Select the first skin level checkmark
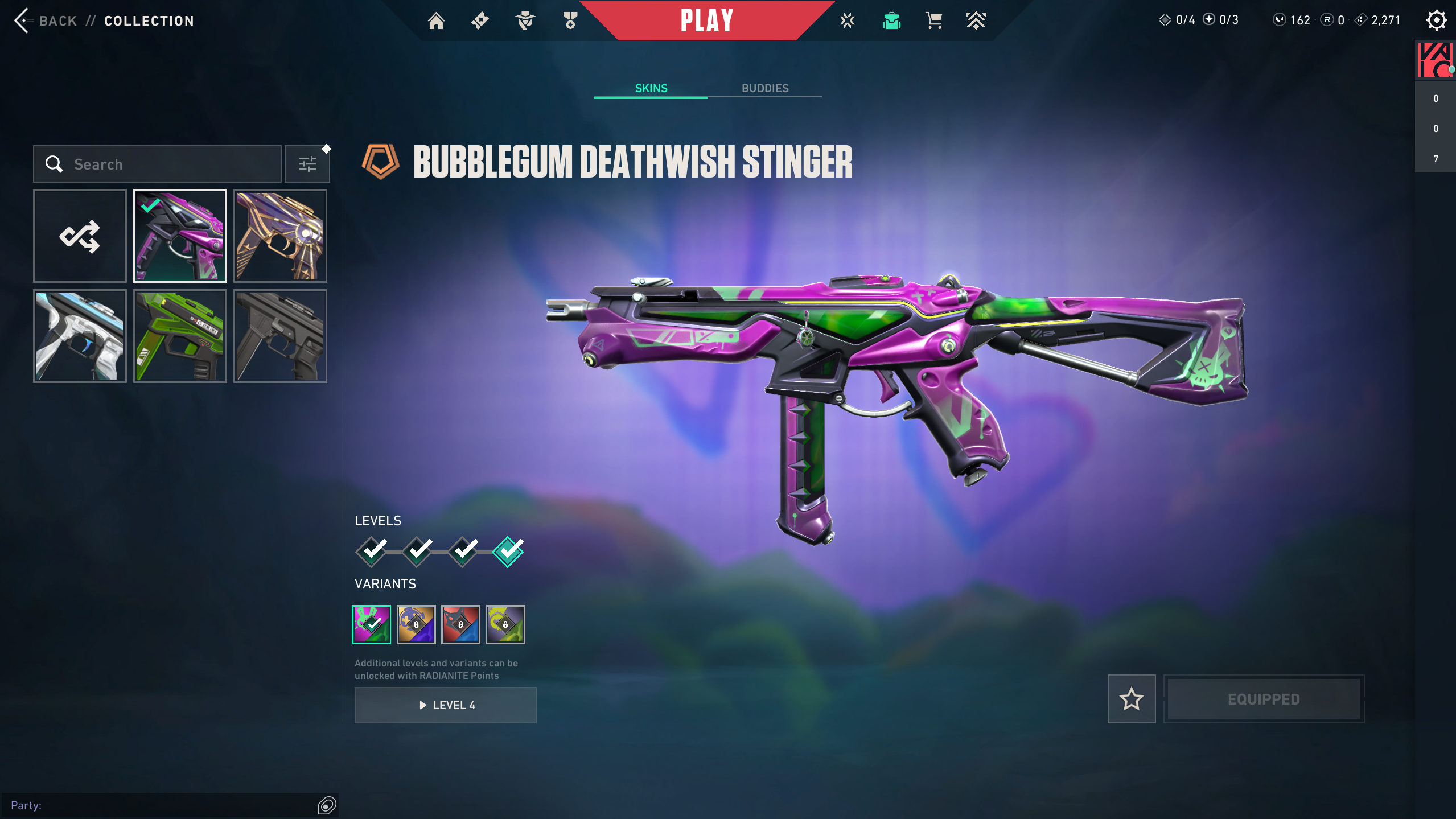 coord(372,551)
